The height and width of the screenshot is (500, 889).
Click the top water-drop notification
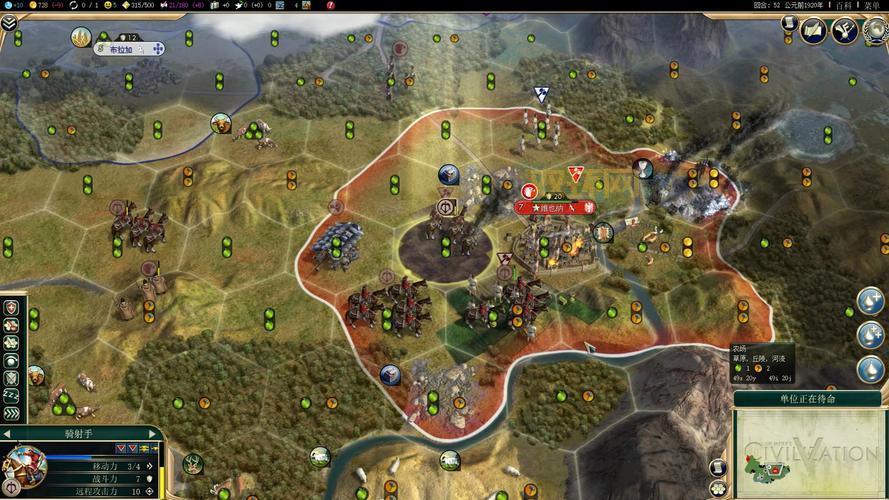(870, 301)
